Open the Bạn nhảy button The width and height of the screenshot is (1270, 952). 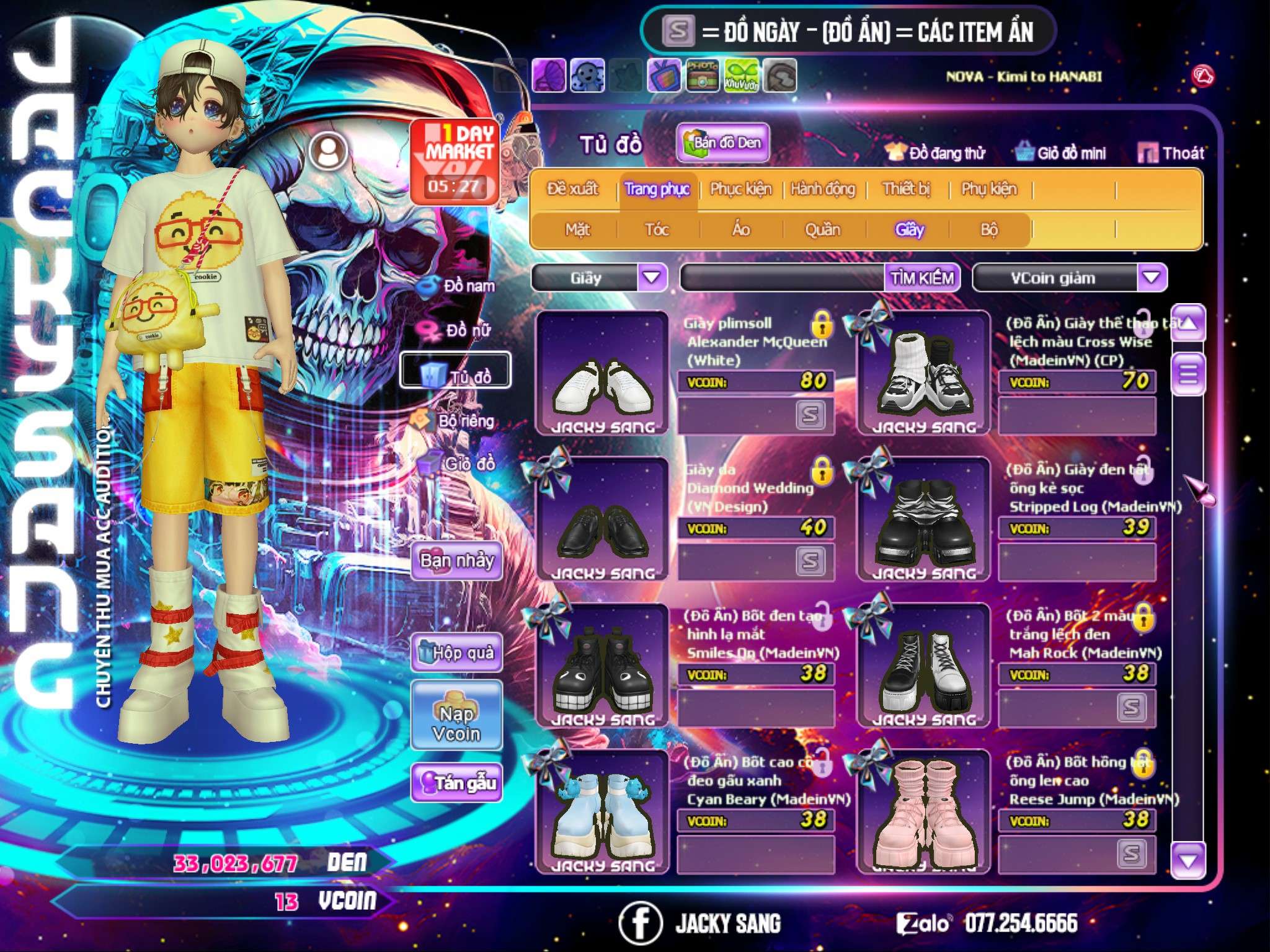456,561
